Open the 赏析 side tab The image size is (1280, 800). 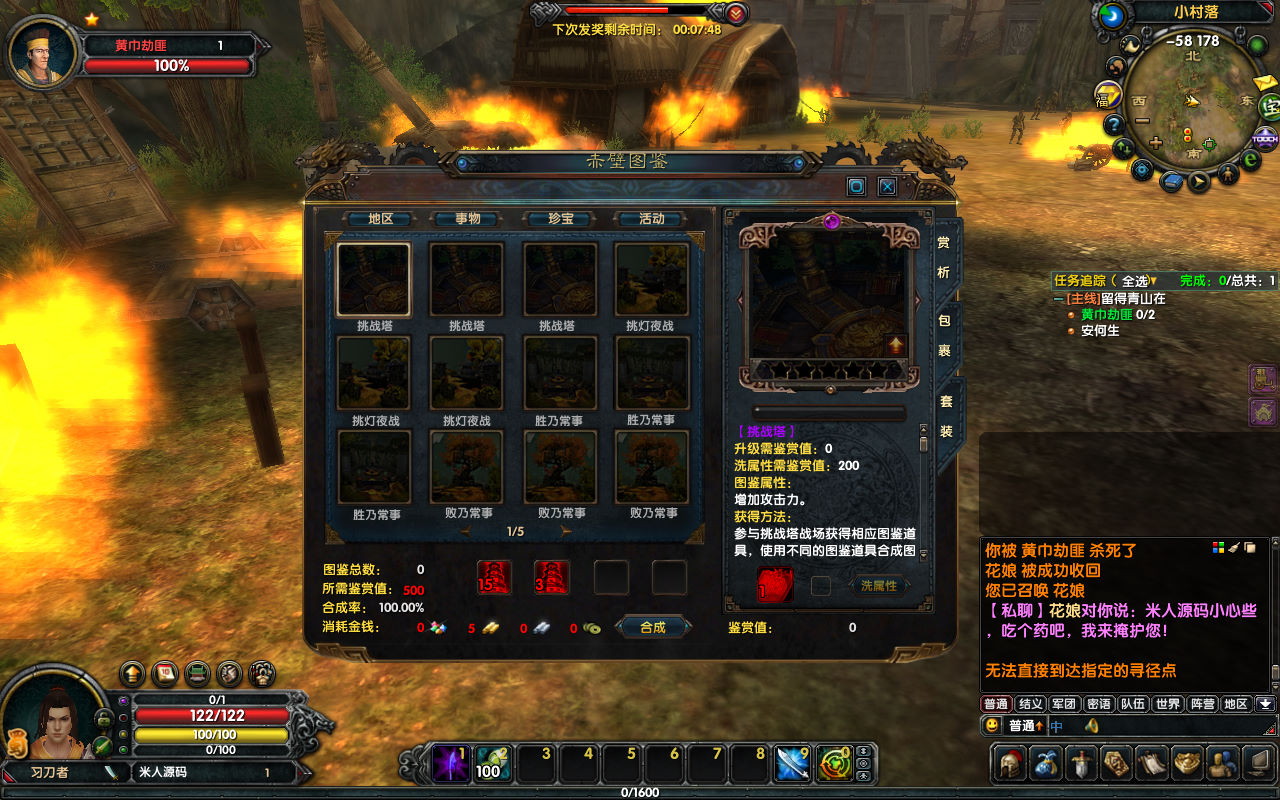pyautogui.click(x=944, y=257)
